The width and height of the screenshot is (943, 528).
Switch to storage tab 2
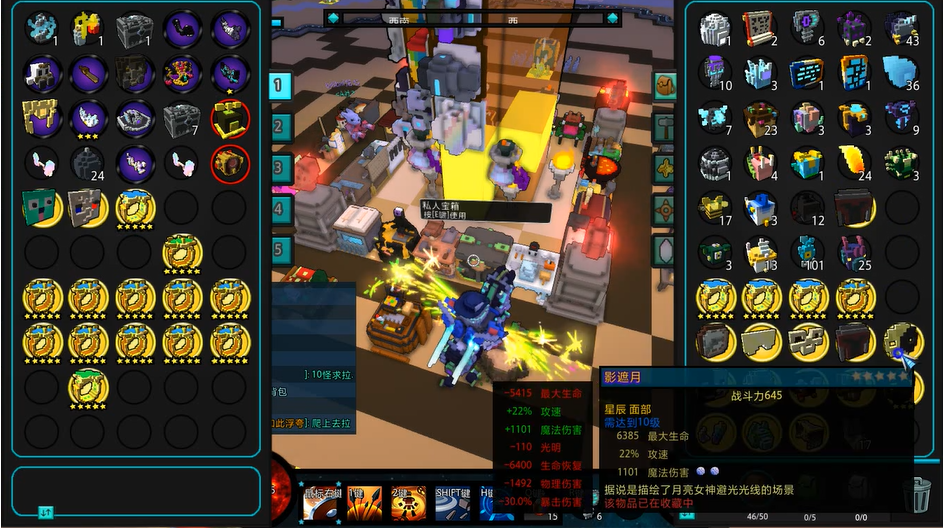280,127
